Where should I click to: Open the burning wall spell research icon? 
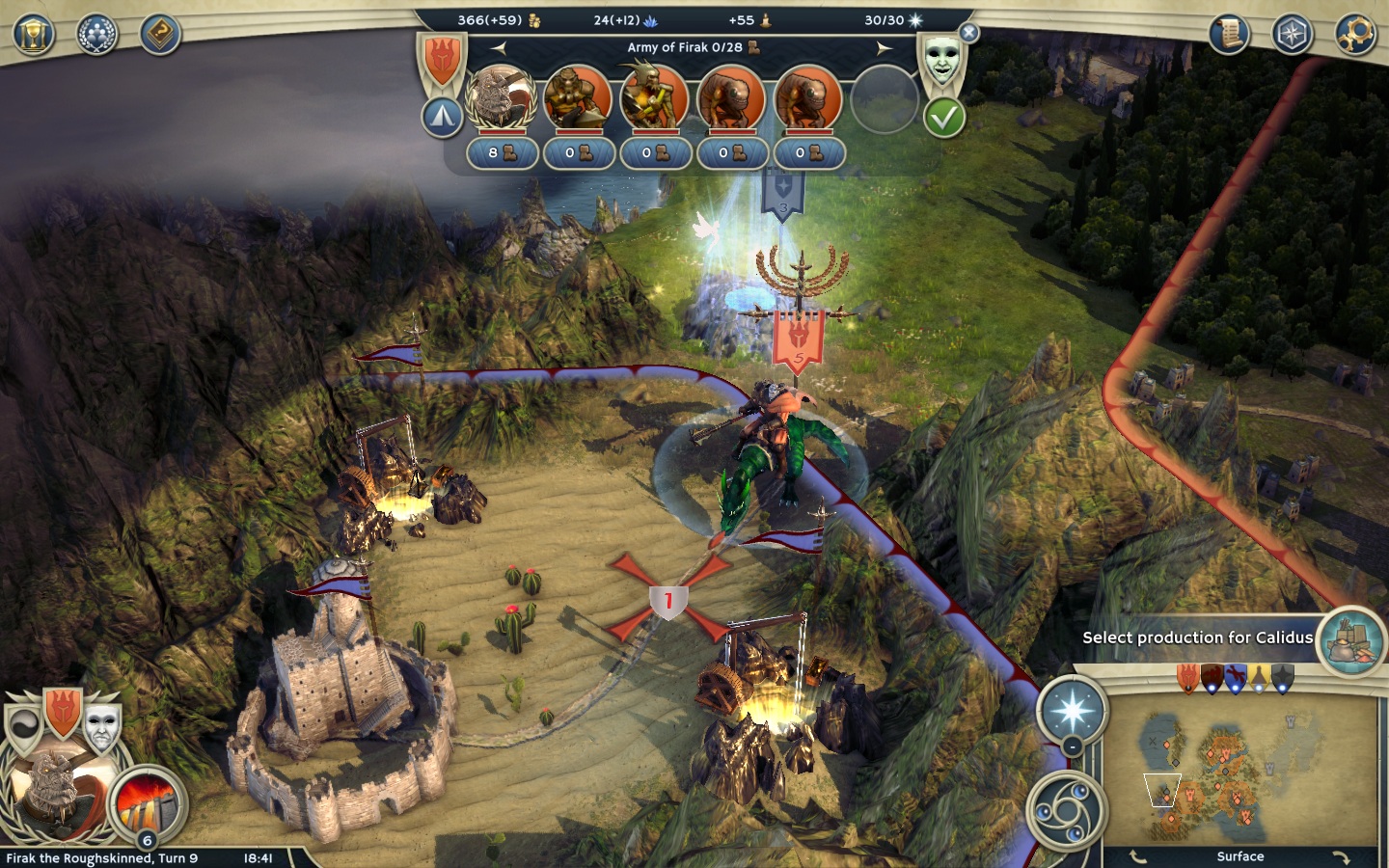pos(147,802)
